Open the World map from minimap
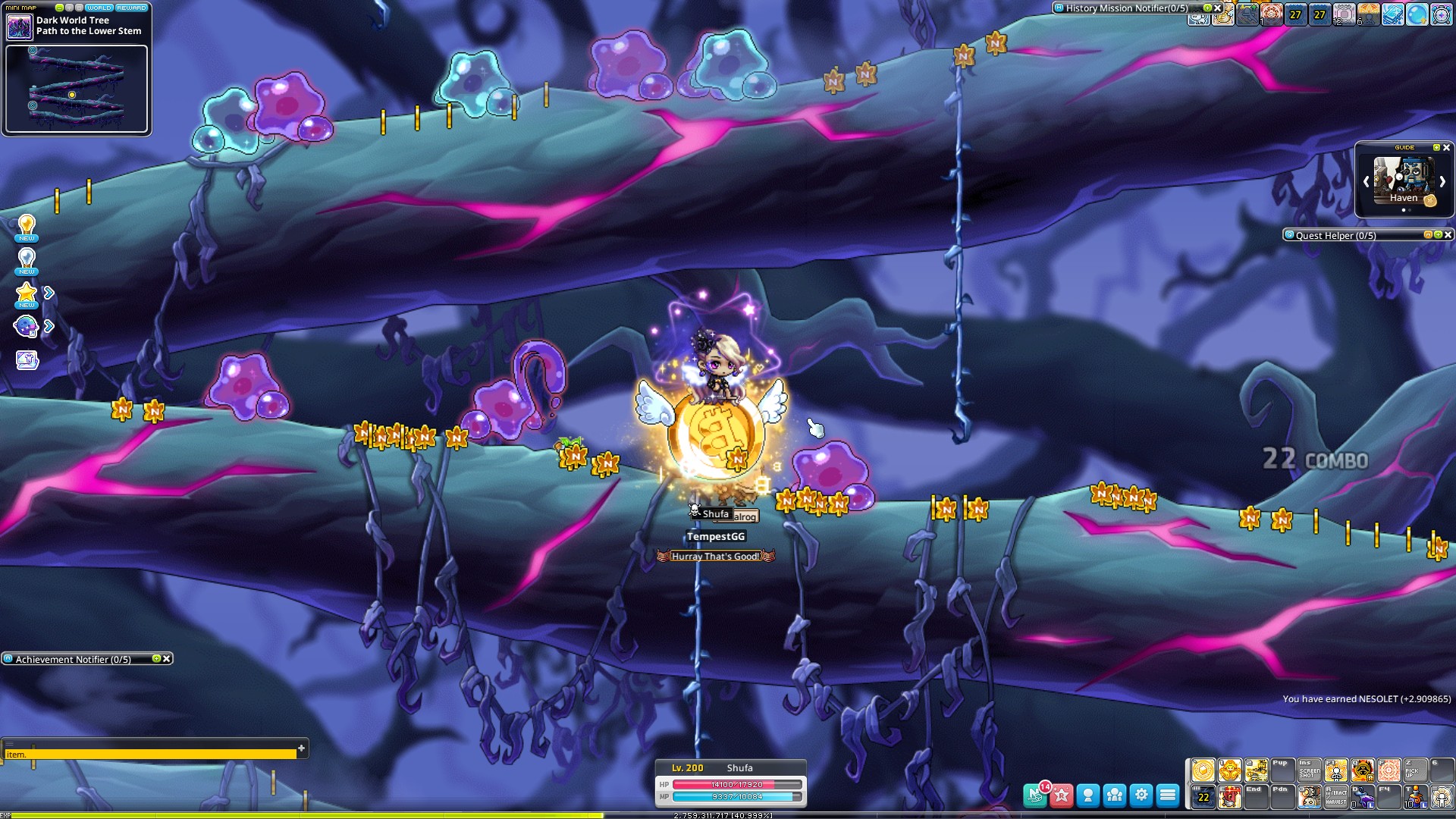Viewport: 1456px width, 819px height. point(99,8)
